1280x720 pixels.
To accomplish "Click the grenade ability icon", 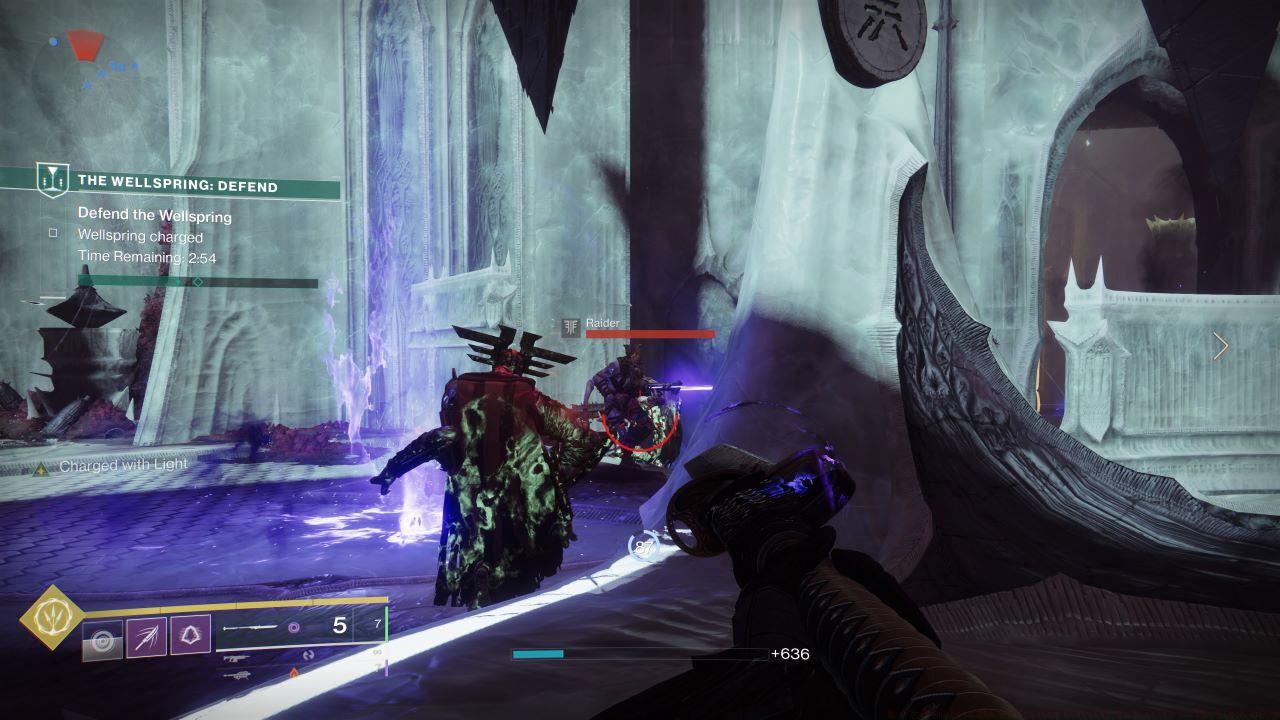I will 190,634.
